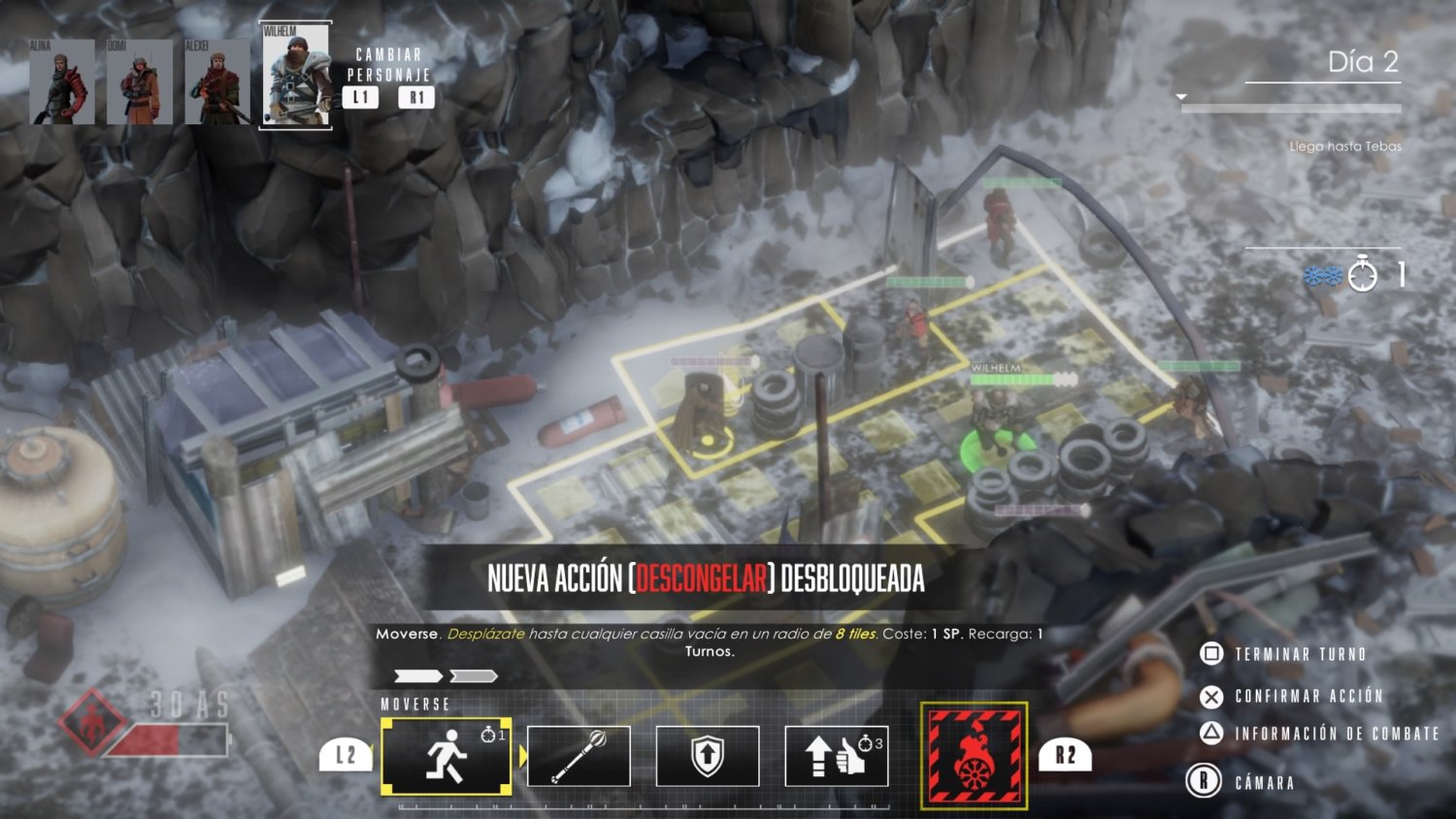This screenshot has height=819, width=1456.
Task: Select the mace attack action
Action: tap(579, 756)
